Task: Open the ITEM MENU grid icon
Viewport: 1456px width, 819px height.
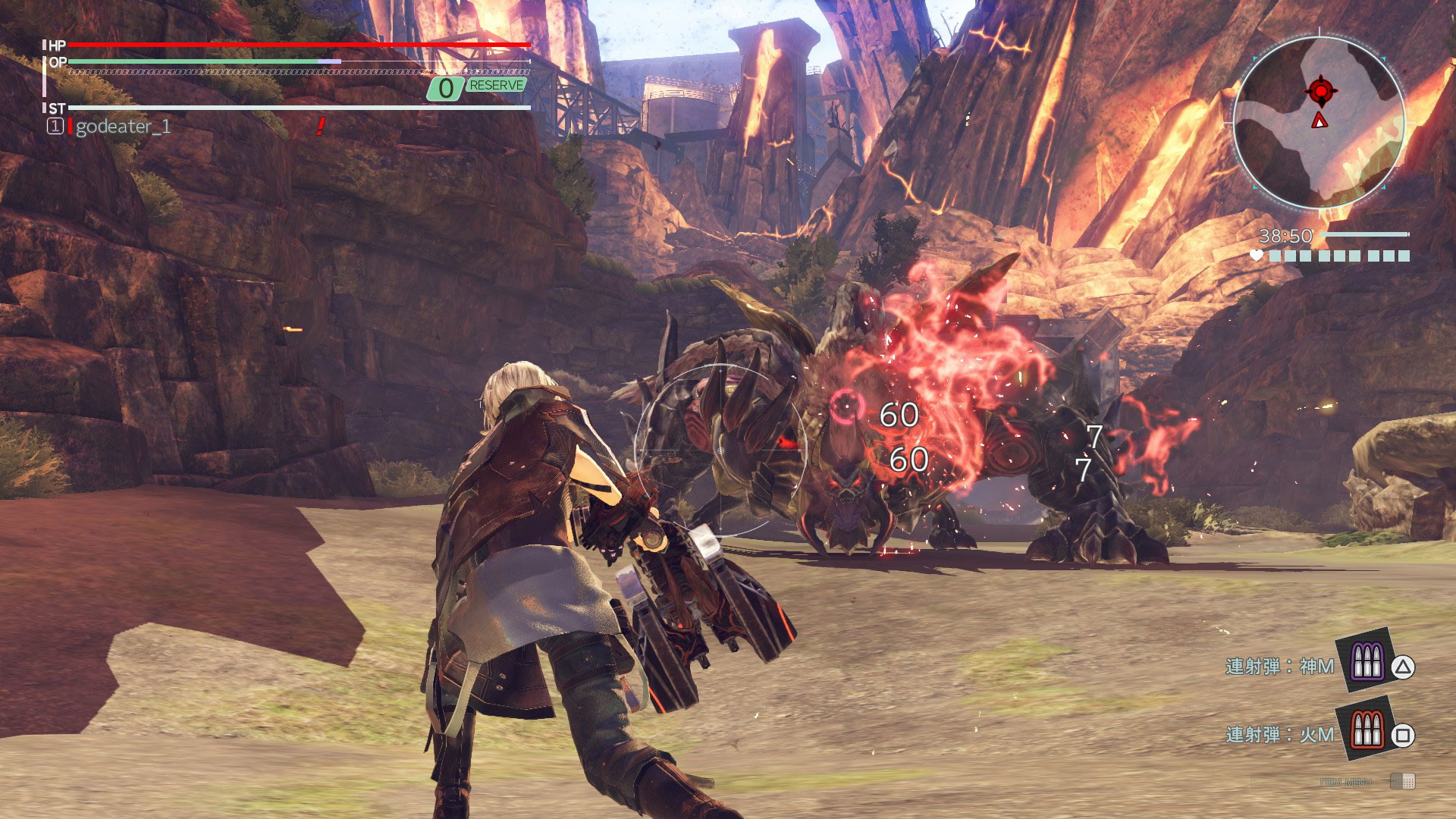Action: [1402, 781]
